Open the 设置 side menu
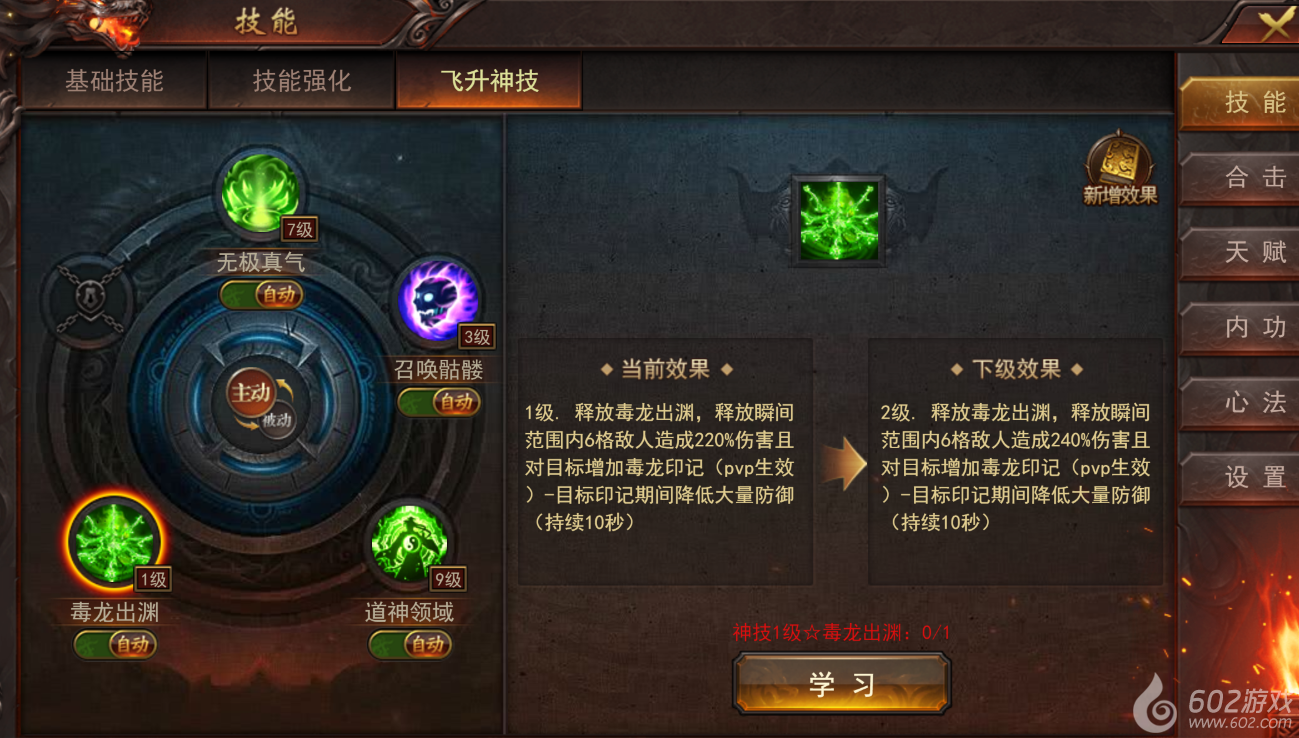Viewport: 1299px width, 738px height. (1240, 477)
